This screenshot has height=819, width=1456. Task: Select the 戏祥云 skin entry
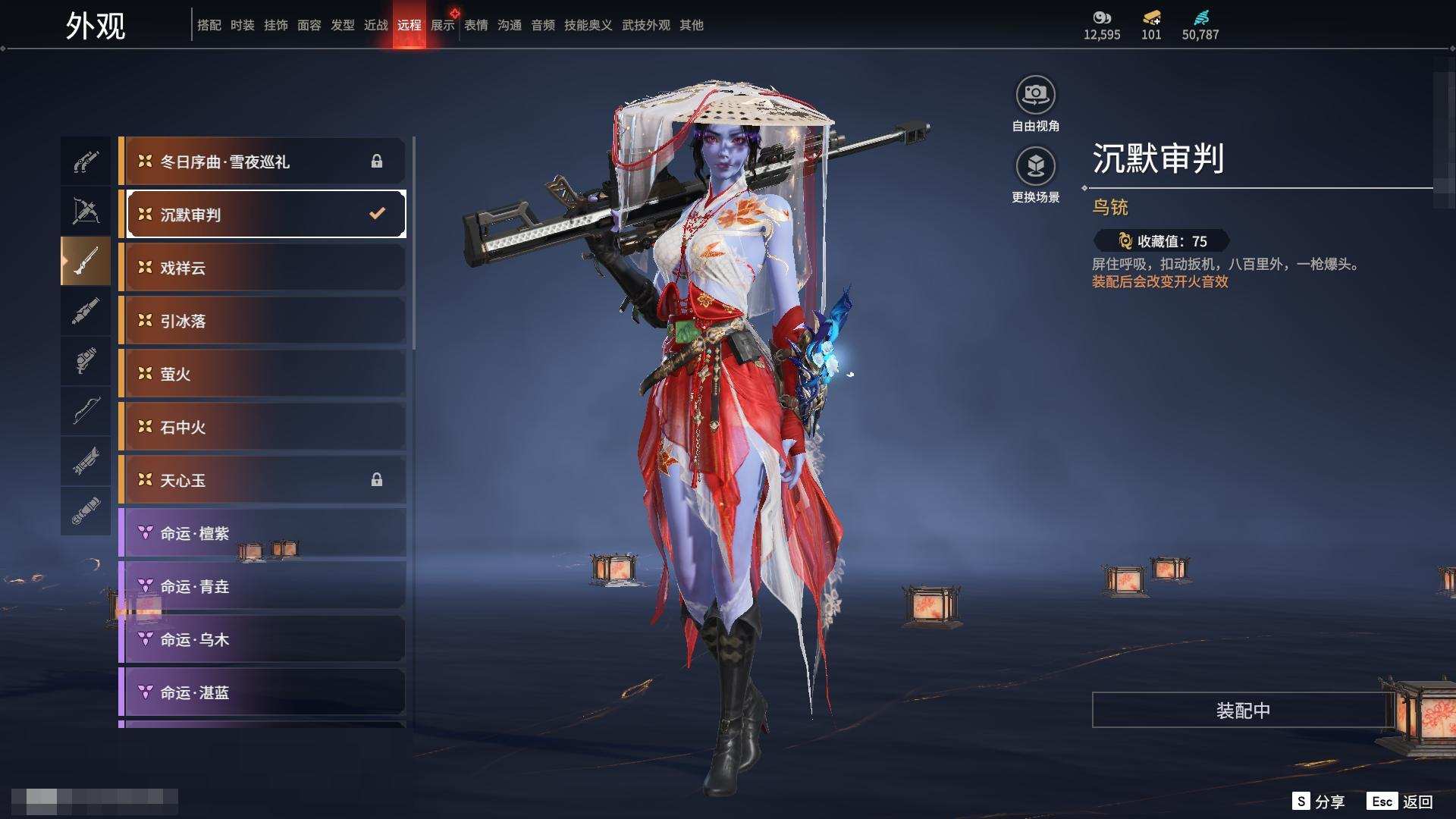(x=262, y=268)
